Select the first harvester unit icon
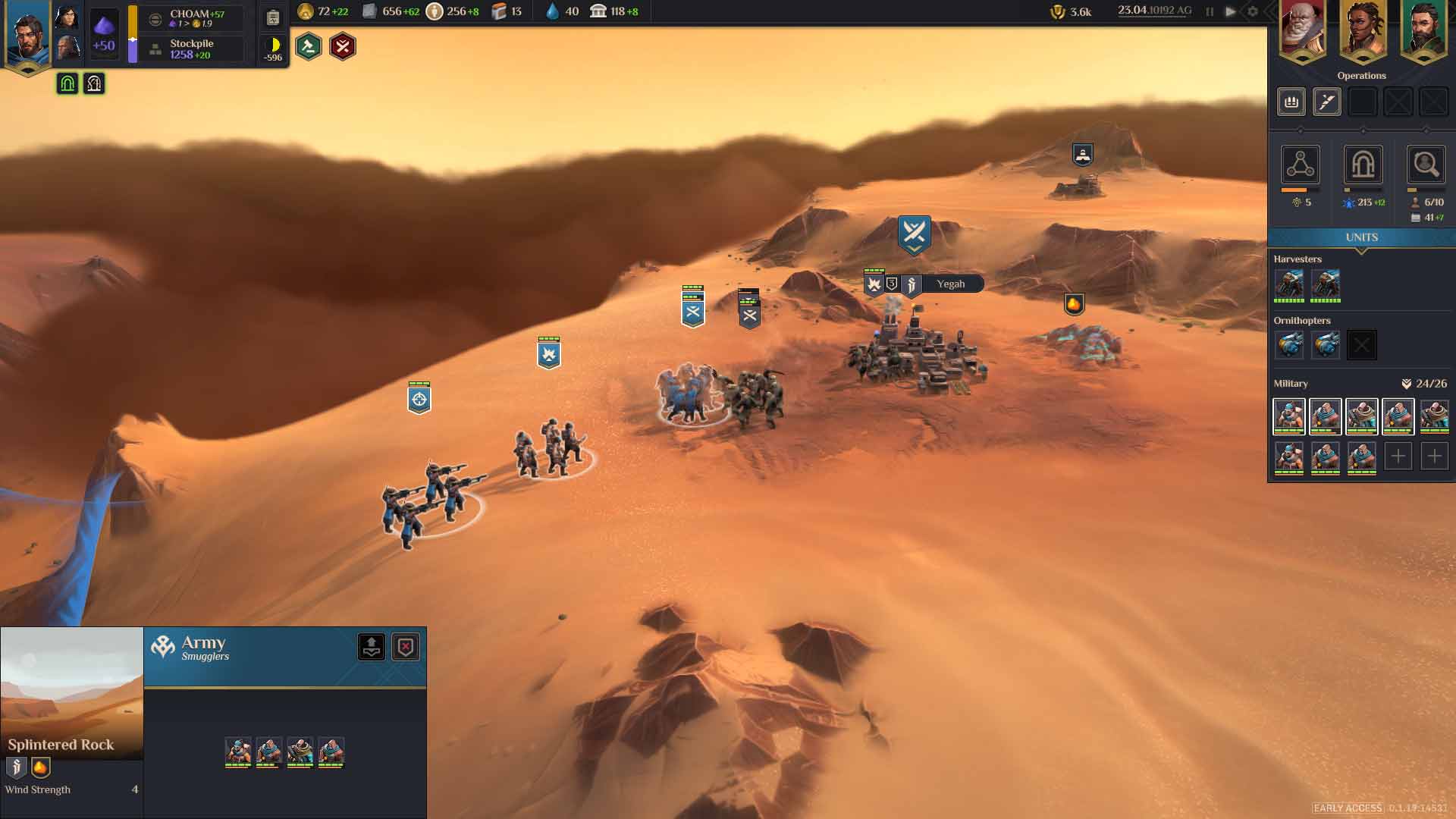This screenshot has height=819, width=1456. tap(1289, 284)
